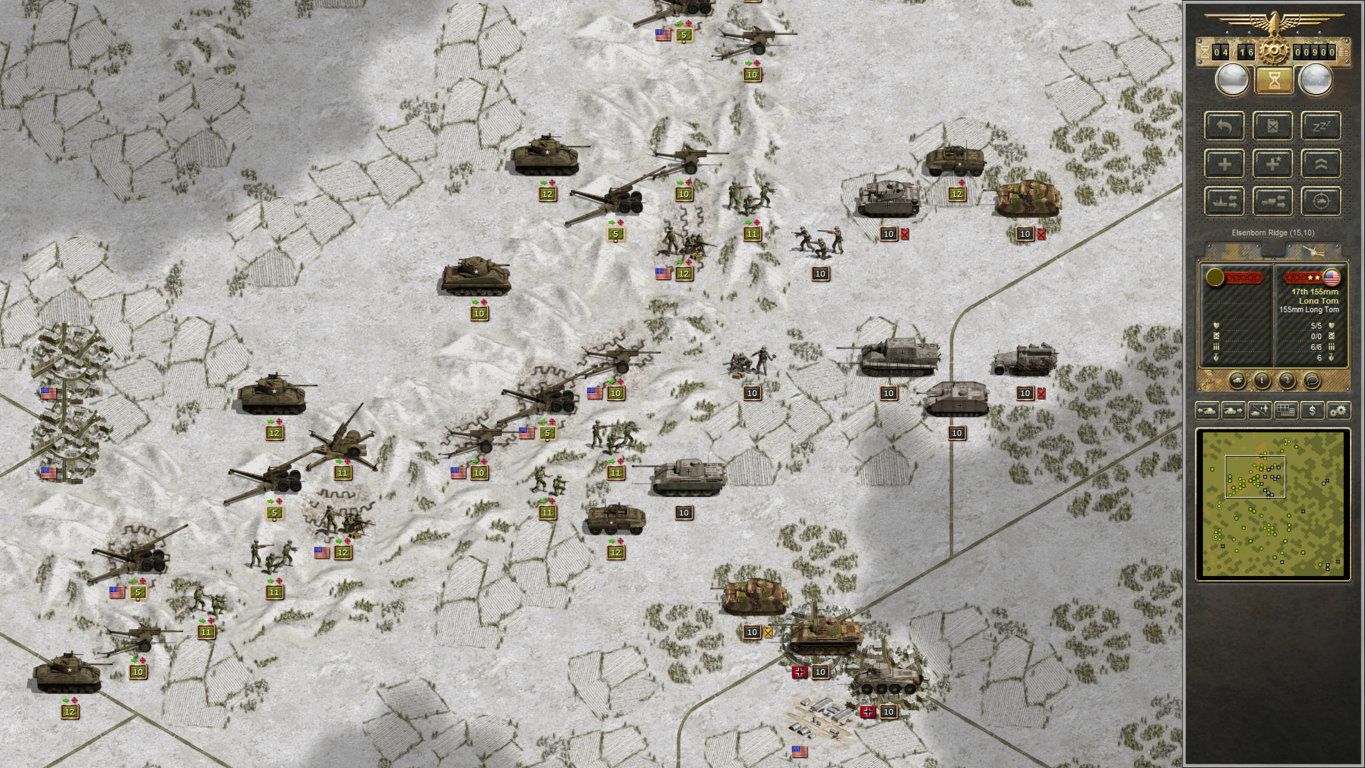Click the crosshair target icon
The image size is (1365, 768).
coord(1320,200)
